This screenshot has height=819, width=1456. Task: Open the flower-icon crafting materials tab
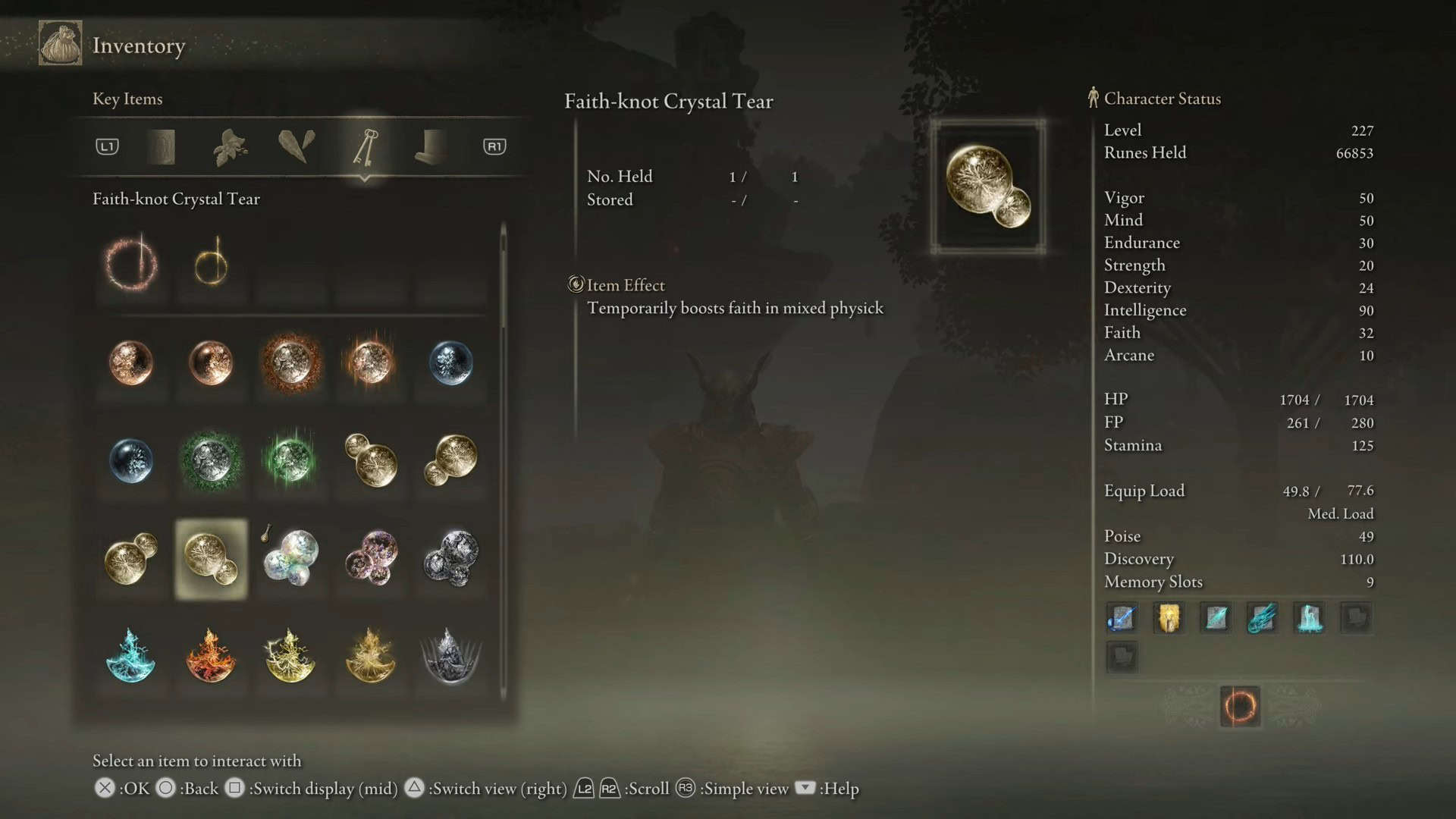tap(230, 147)
